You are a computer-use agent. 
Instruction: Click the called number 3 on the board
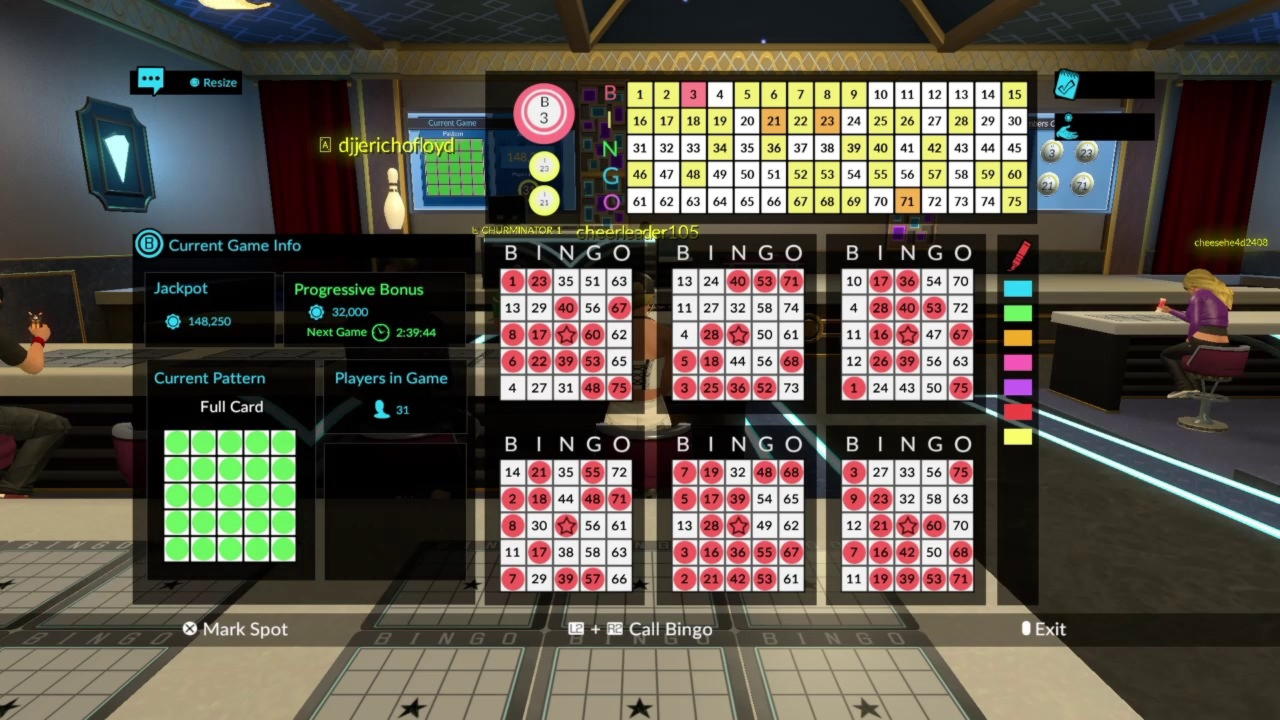point(692,94)
